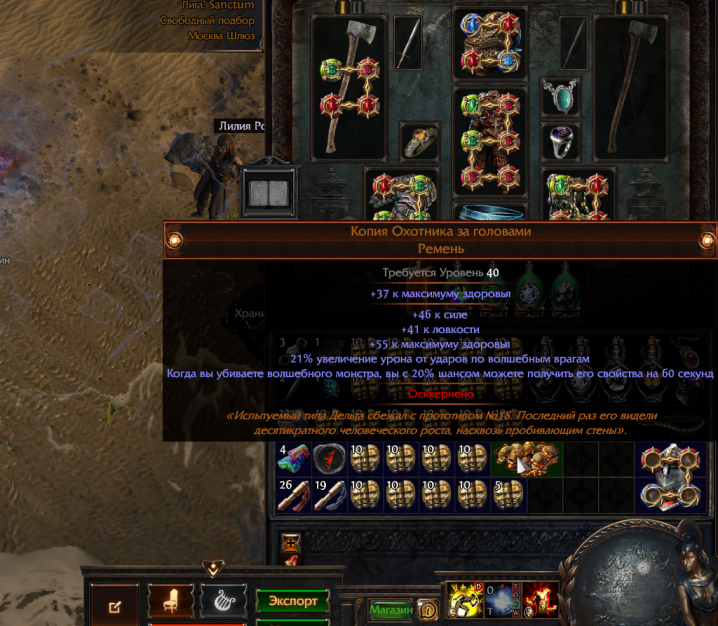Select the gold topaz ring slot
Image resolution: width=718 pixels, height=626 pixels.
tap(420, 141)
